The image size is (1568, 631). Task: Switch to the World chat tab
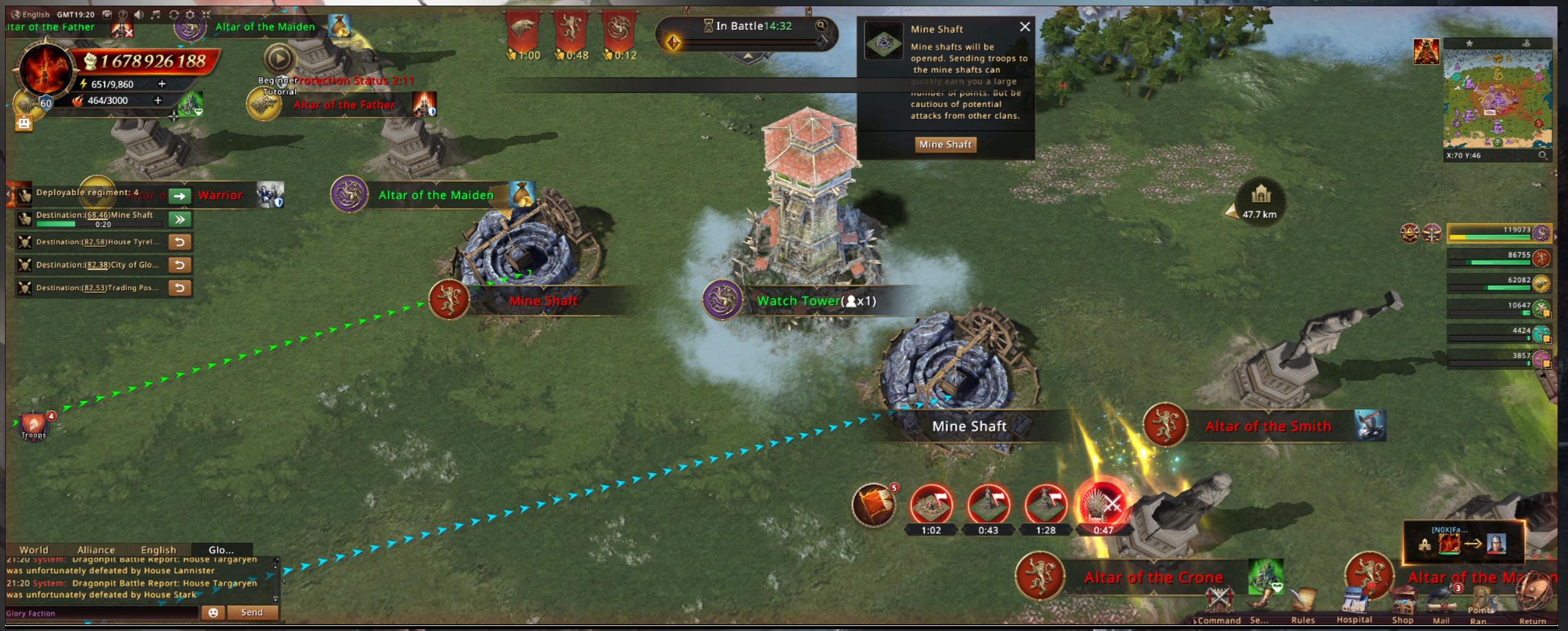click(34, 550)
